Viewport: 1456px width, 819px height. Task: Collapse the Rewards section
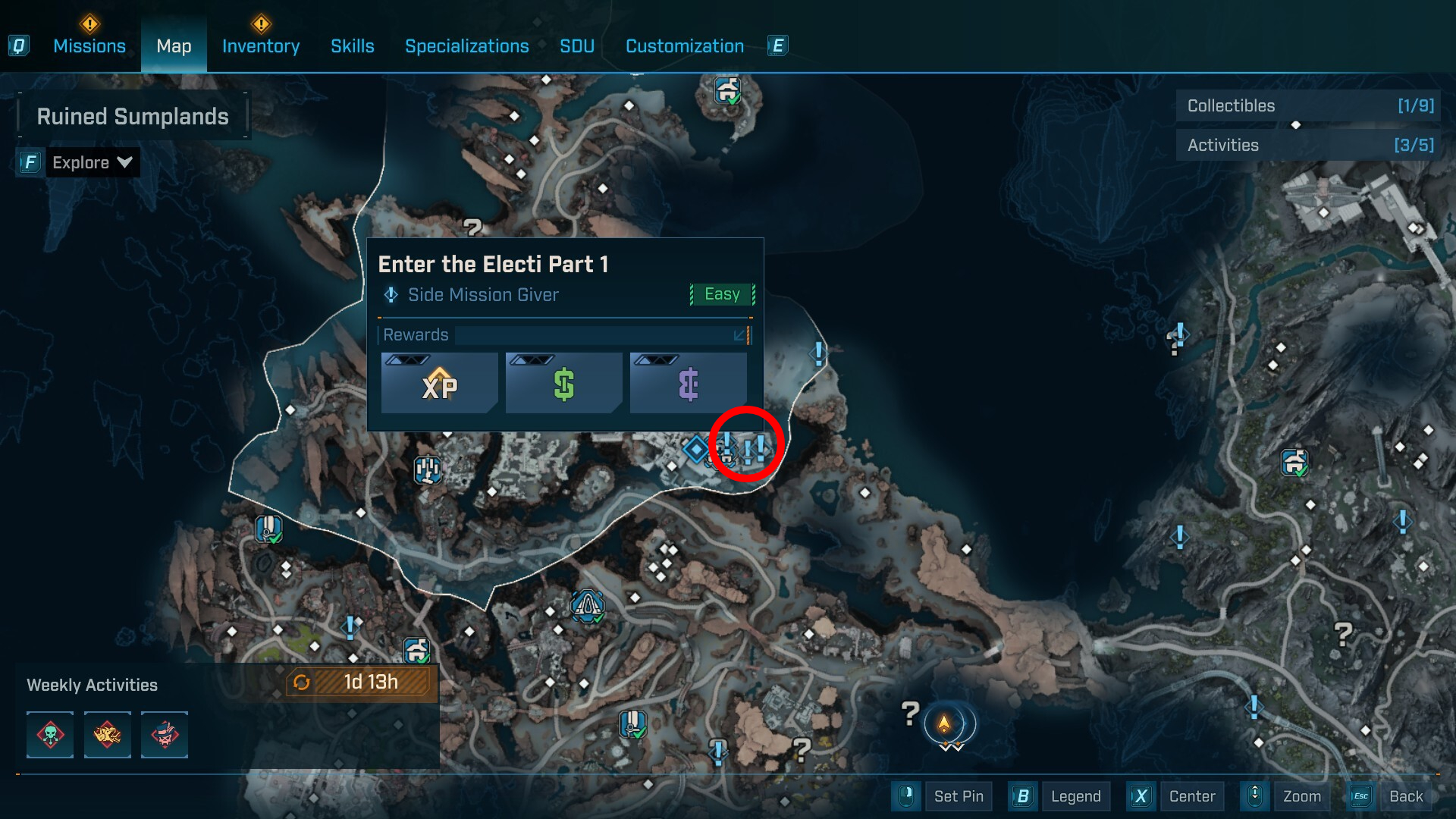[x=739, y=335]
